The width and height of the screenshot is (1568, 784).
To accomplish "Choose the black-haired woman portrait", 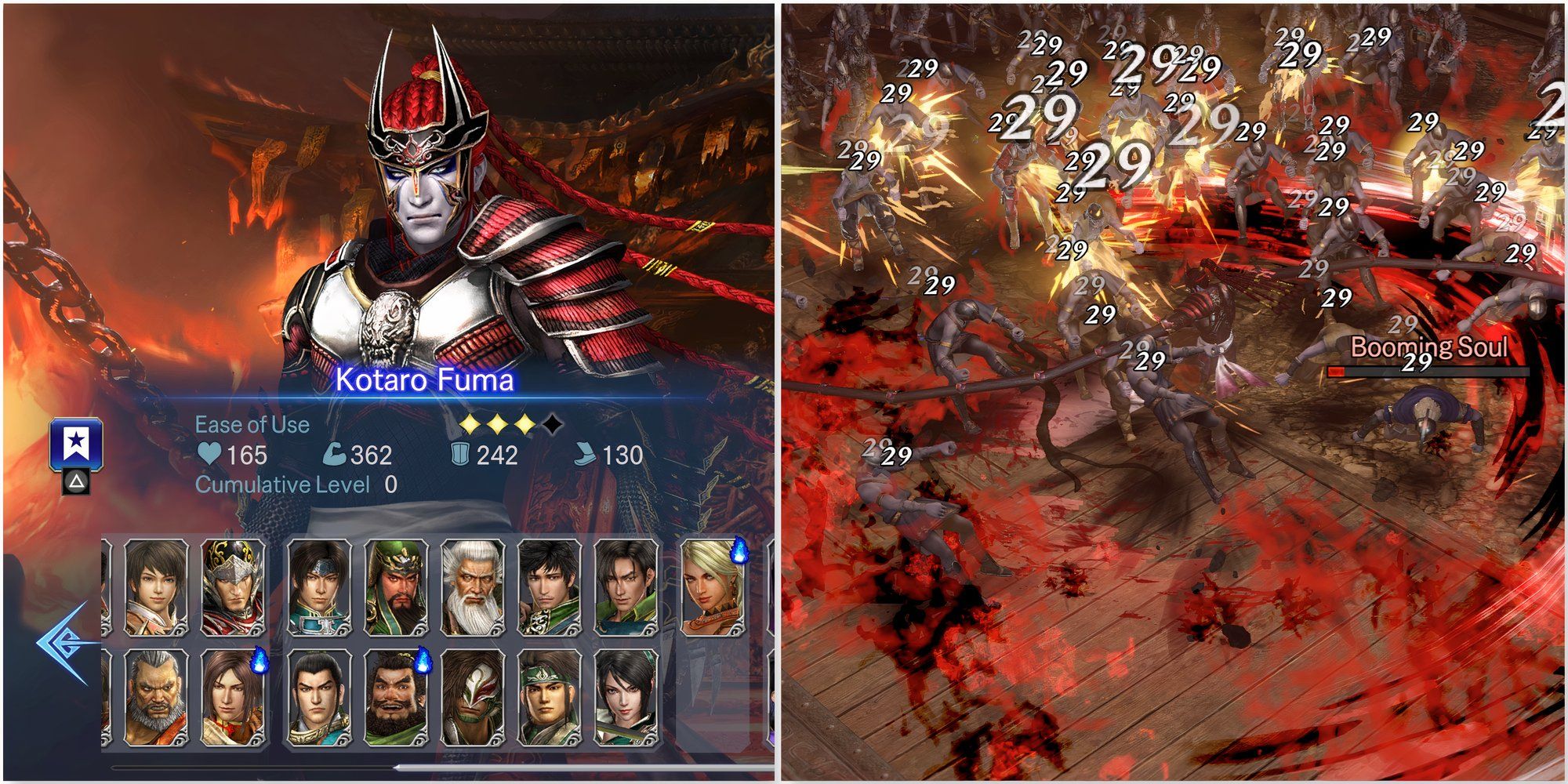I will coord(626,698).
